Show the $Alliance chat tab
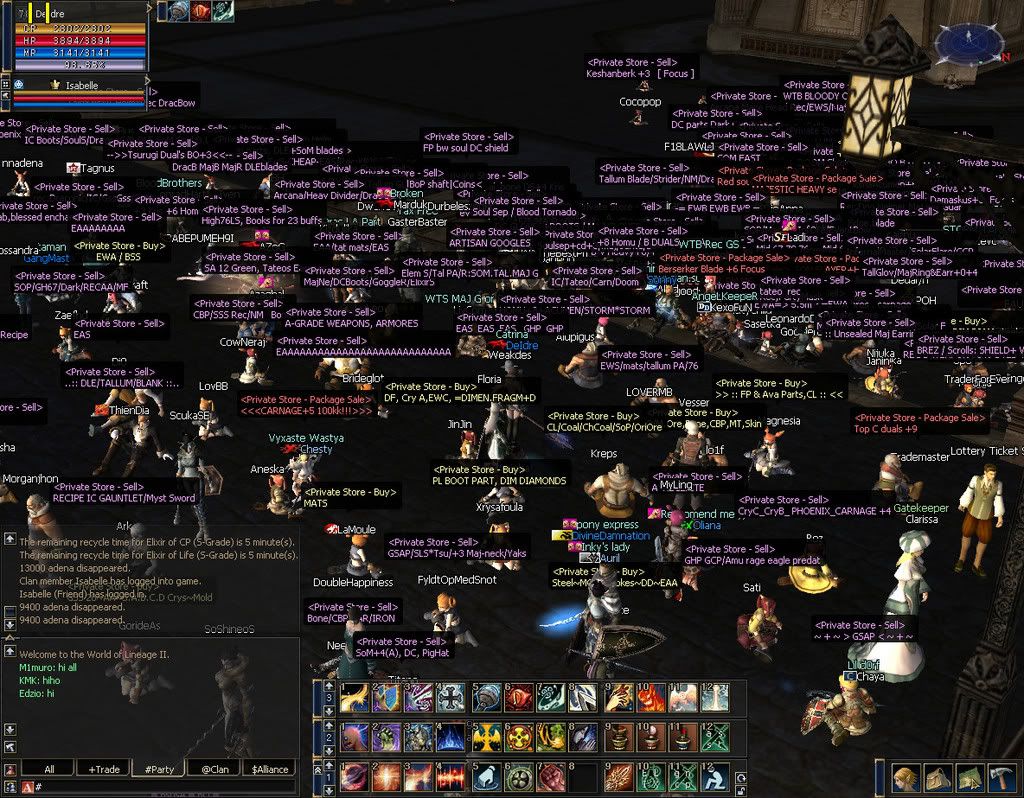This screenshot has height=798, width=1024. [269, 768]
